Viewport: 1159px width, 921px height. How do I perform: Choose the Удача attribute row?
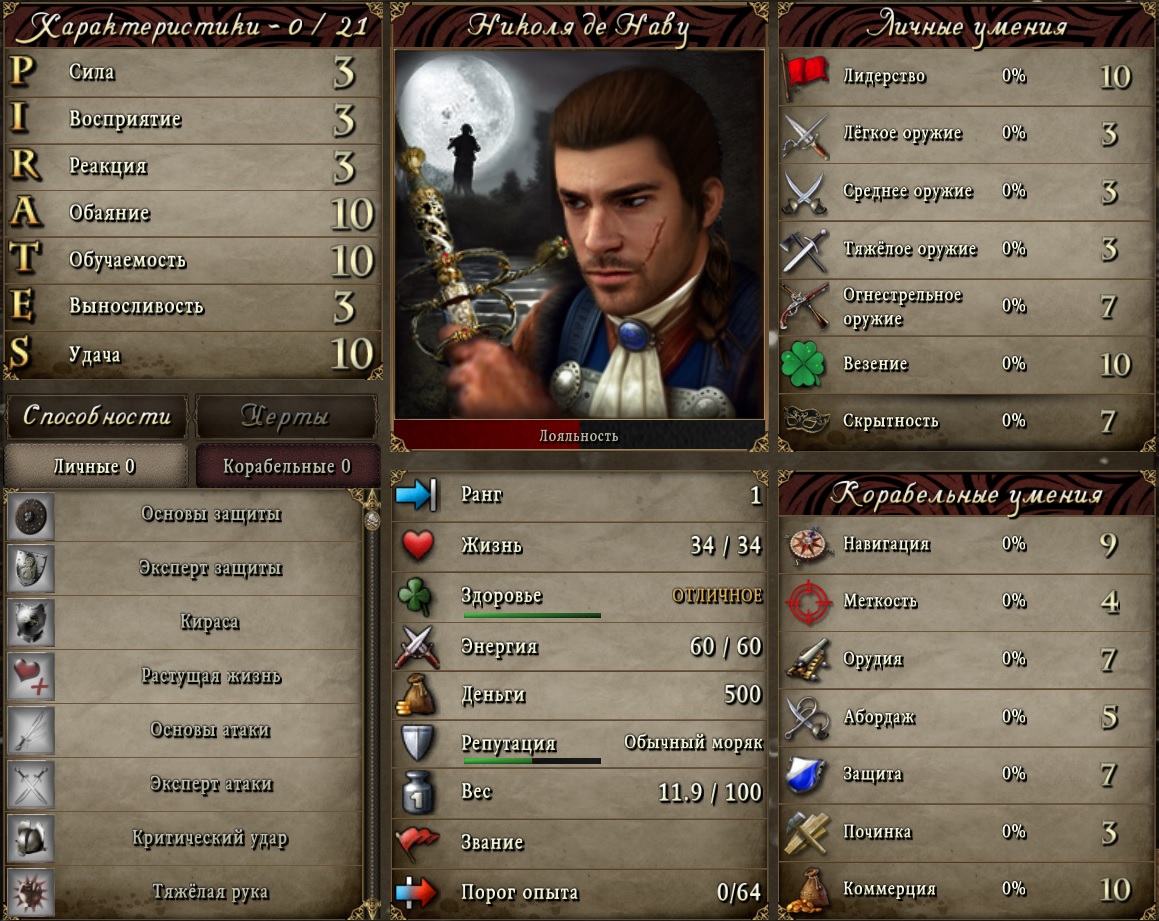coord(193,354)
